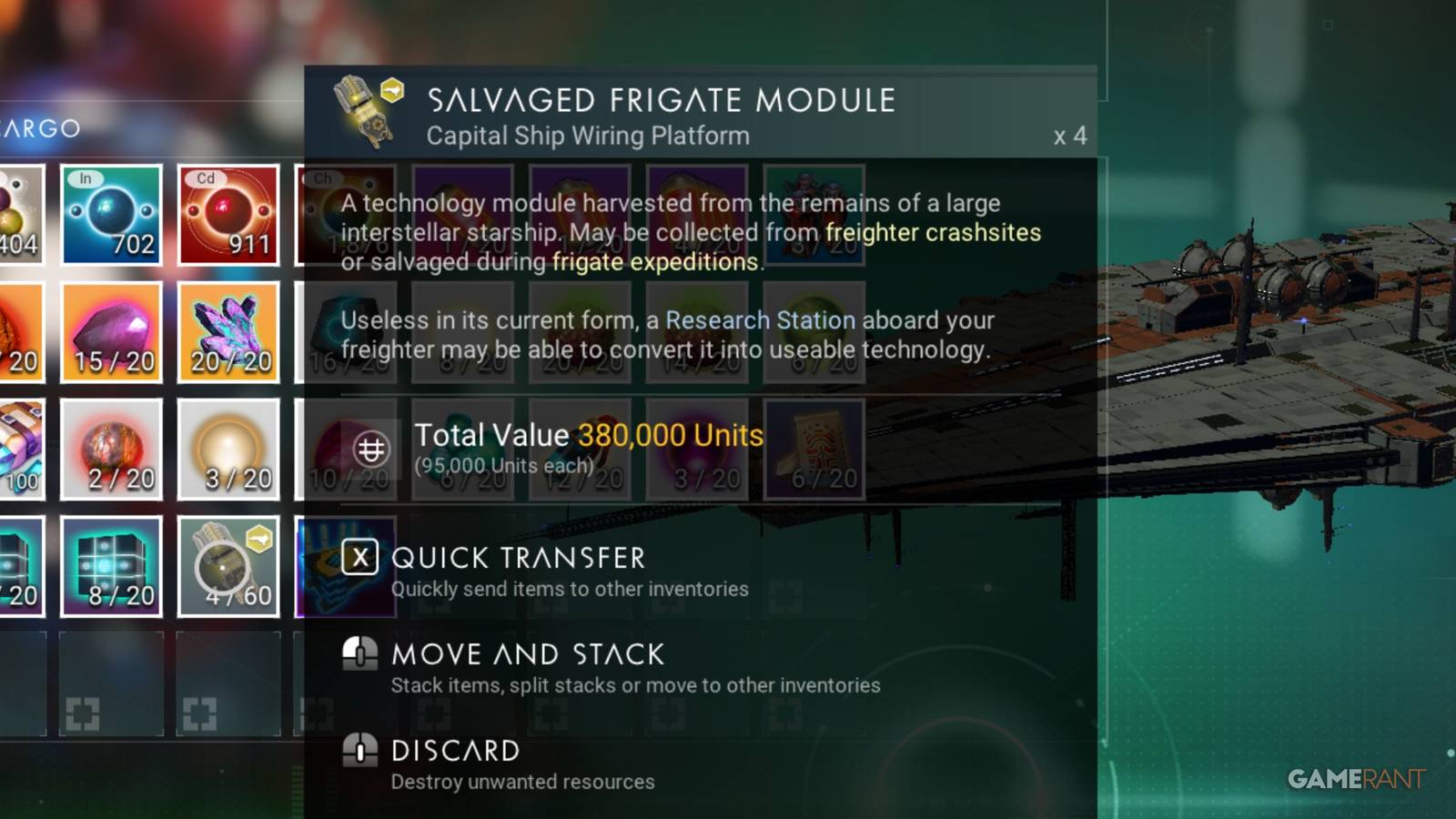1456x819 pixels.
Task: Click the salvage capsule slot showing 4/60
Action: pyautogui.click(x=228, y=564)
